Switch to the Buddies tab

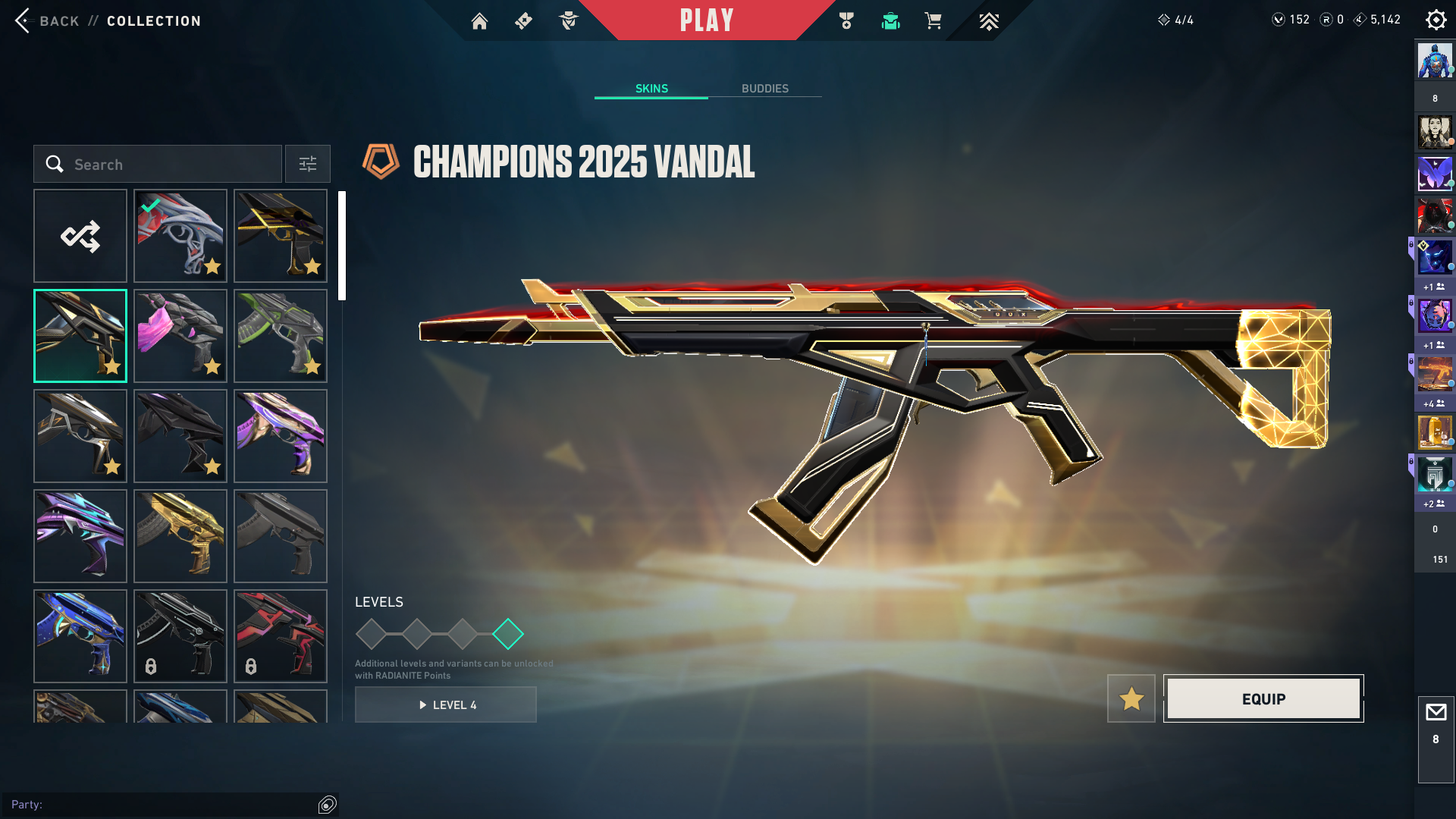tap(764, 89)
